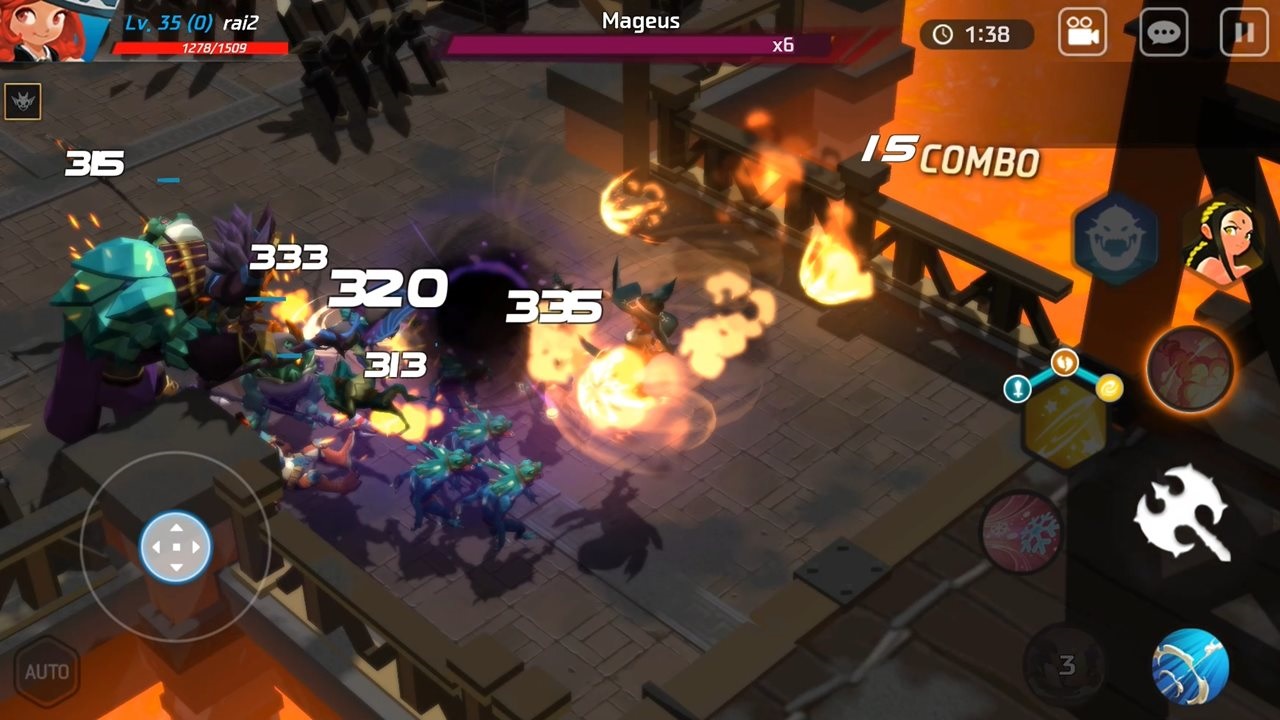Open the chat bubble button

(1164, 33)
